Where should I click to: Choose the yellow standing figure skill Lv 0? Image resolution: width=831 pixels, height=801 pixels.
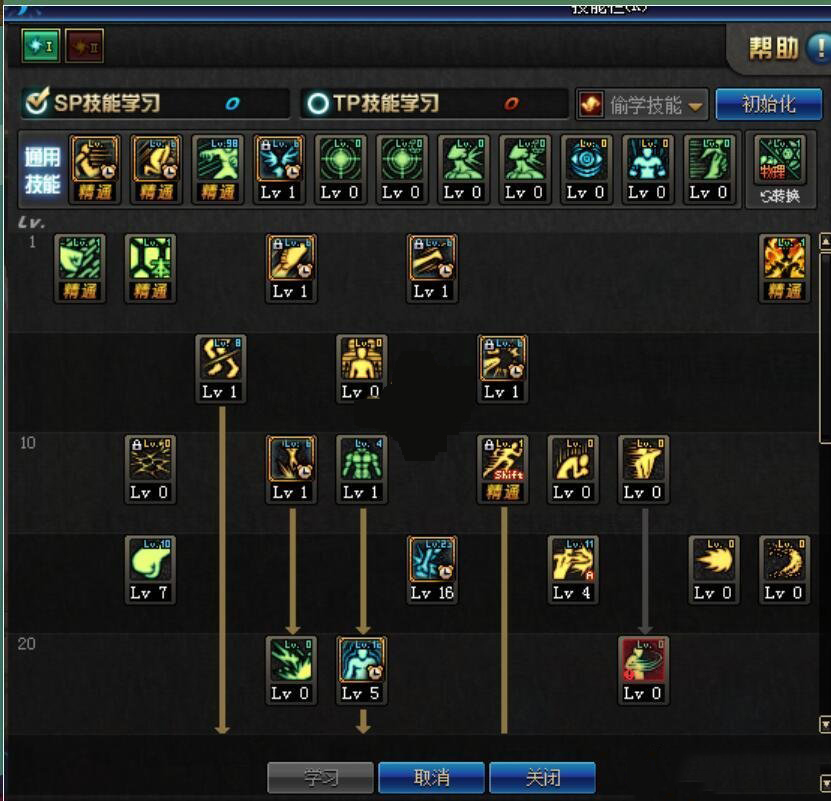(x=361, y=360)
